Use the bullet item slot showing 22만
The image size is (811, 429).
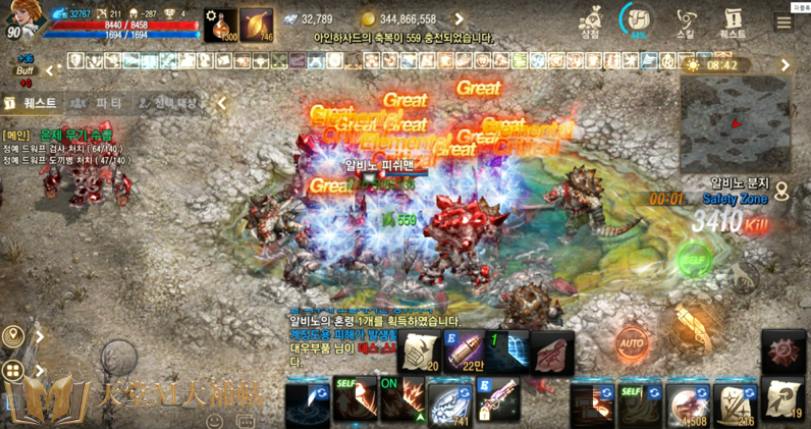tap(468, 352)
